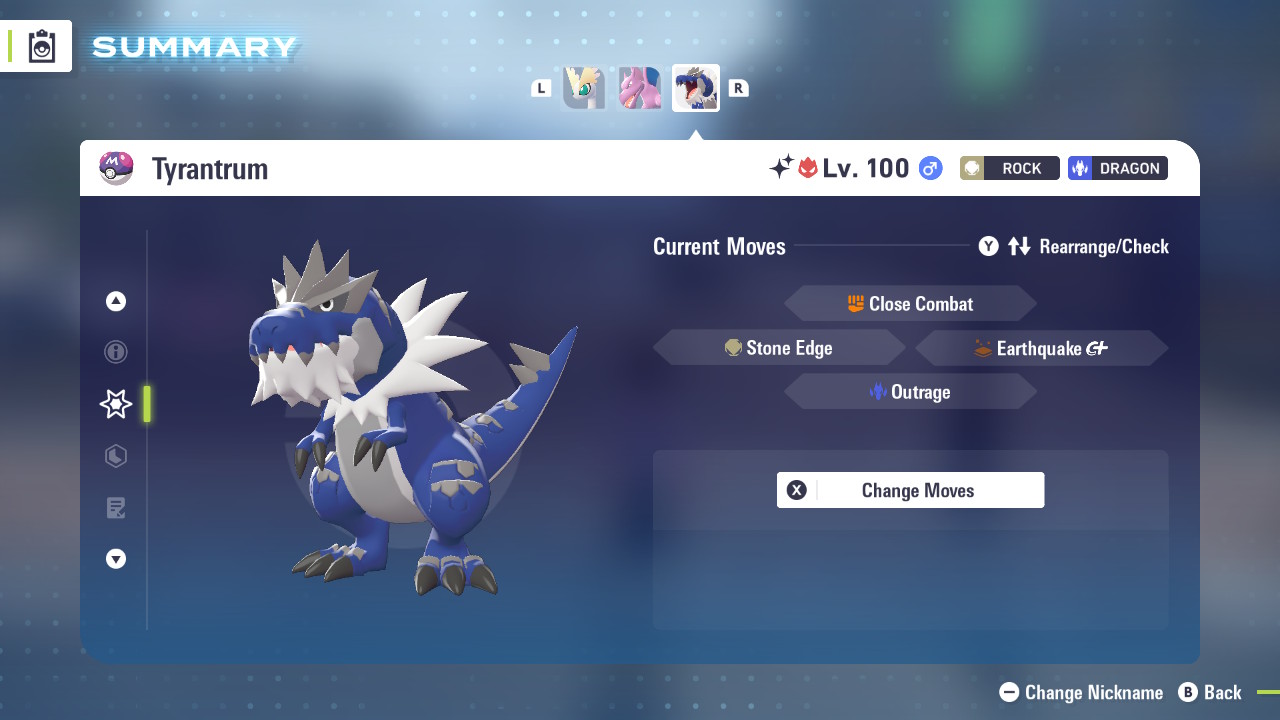Image resolution: width=1280 pixels, height=720 pixels.
Task: Switch to the first party Pokémon thumbnail
Action: coord(584,88)
